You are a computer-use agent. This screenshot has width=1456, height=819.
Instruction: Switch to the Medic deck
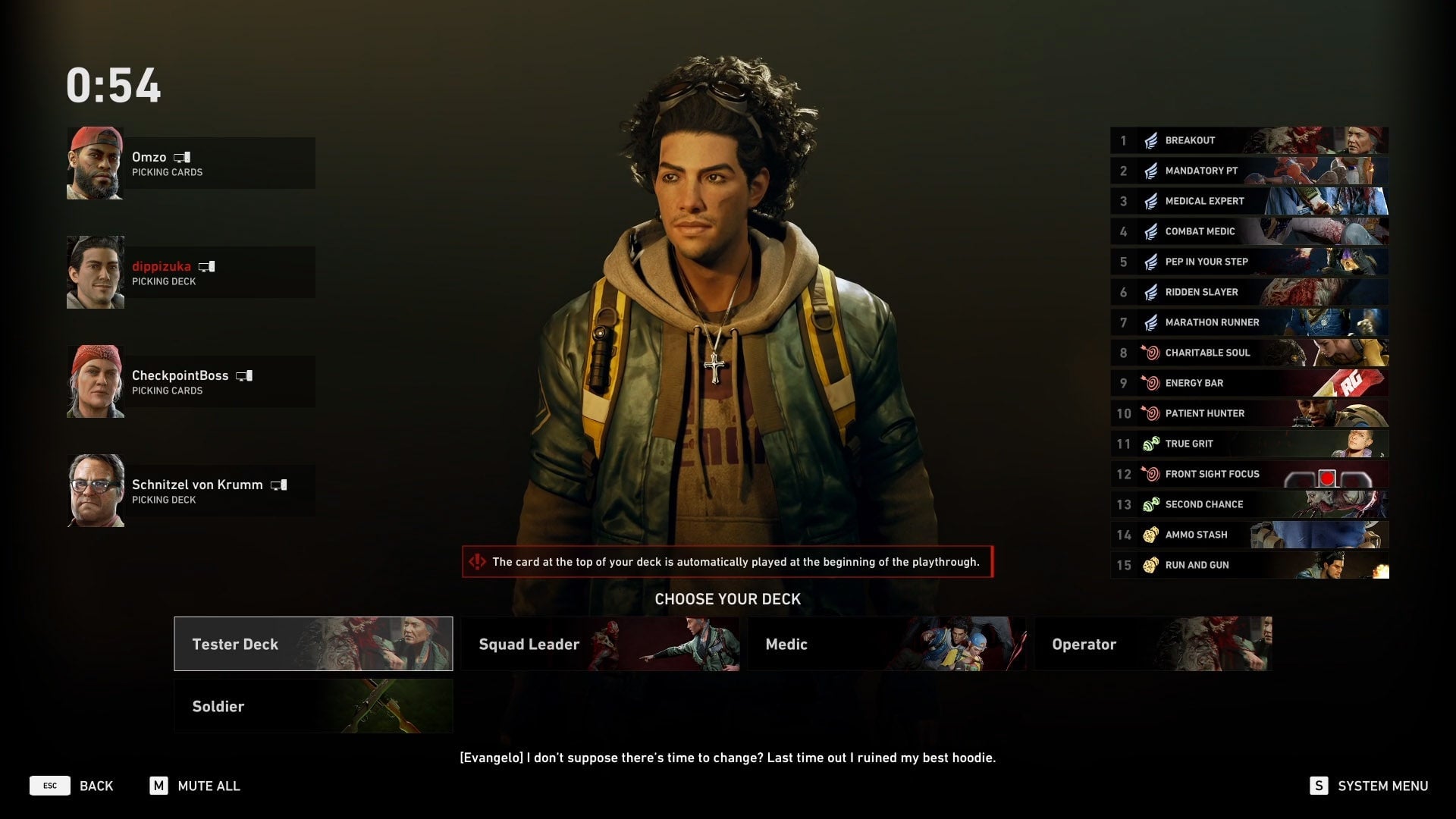(886, 644)
